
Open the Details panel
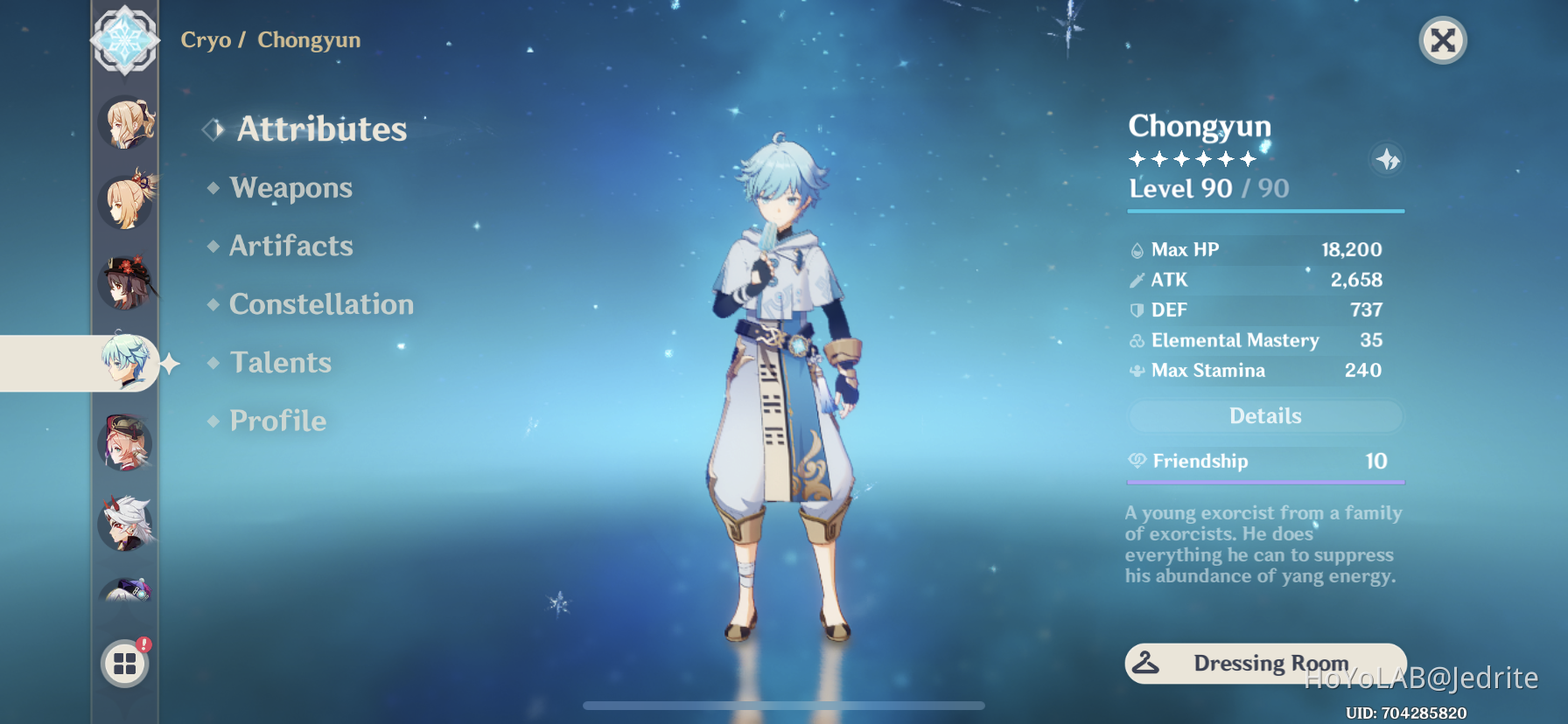[1264, 415]
